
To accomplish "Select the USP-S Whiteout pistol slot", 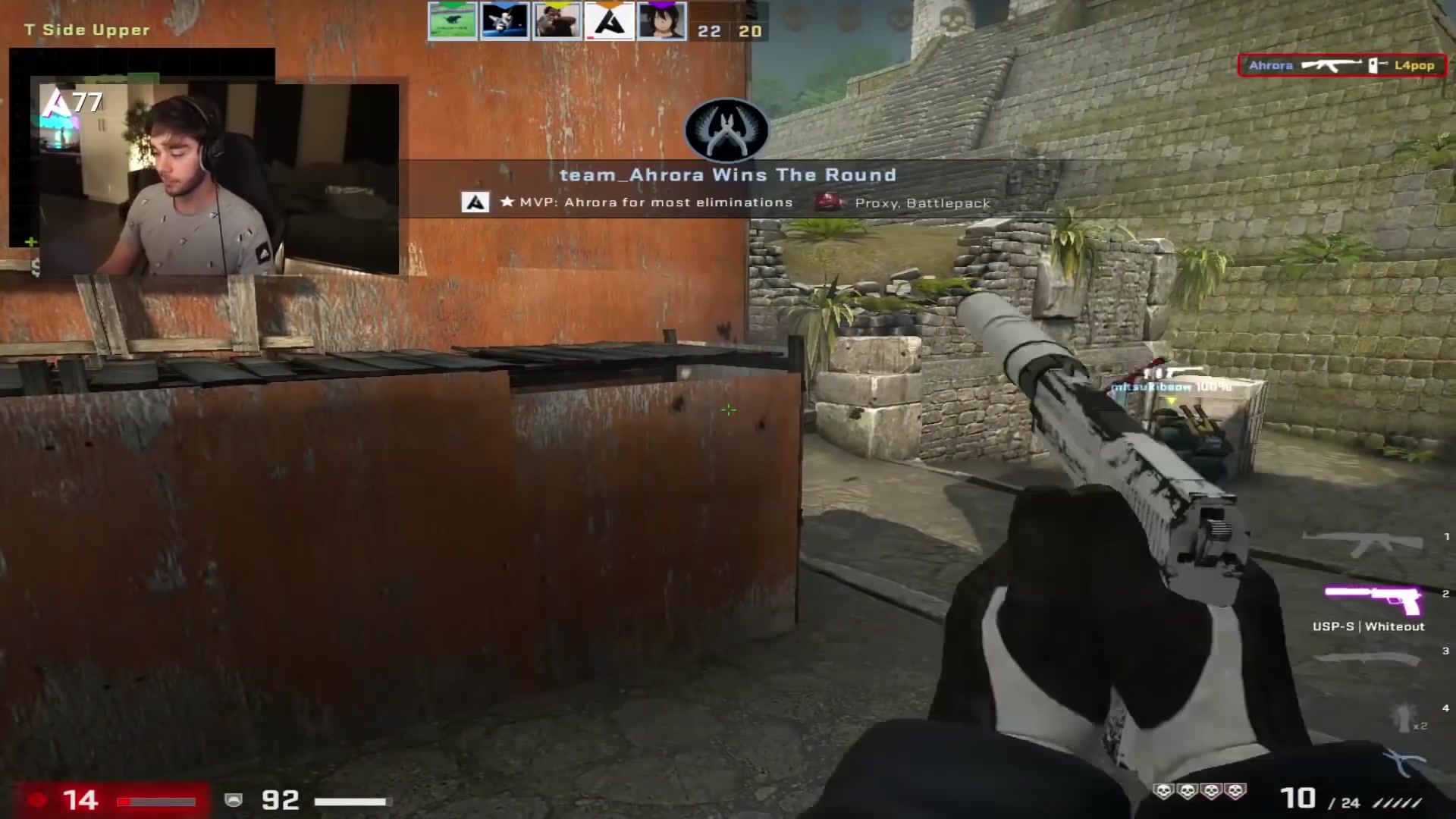I will (x=1373, y=601).
